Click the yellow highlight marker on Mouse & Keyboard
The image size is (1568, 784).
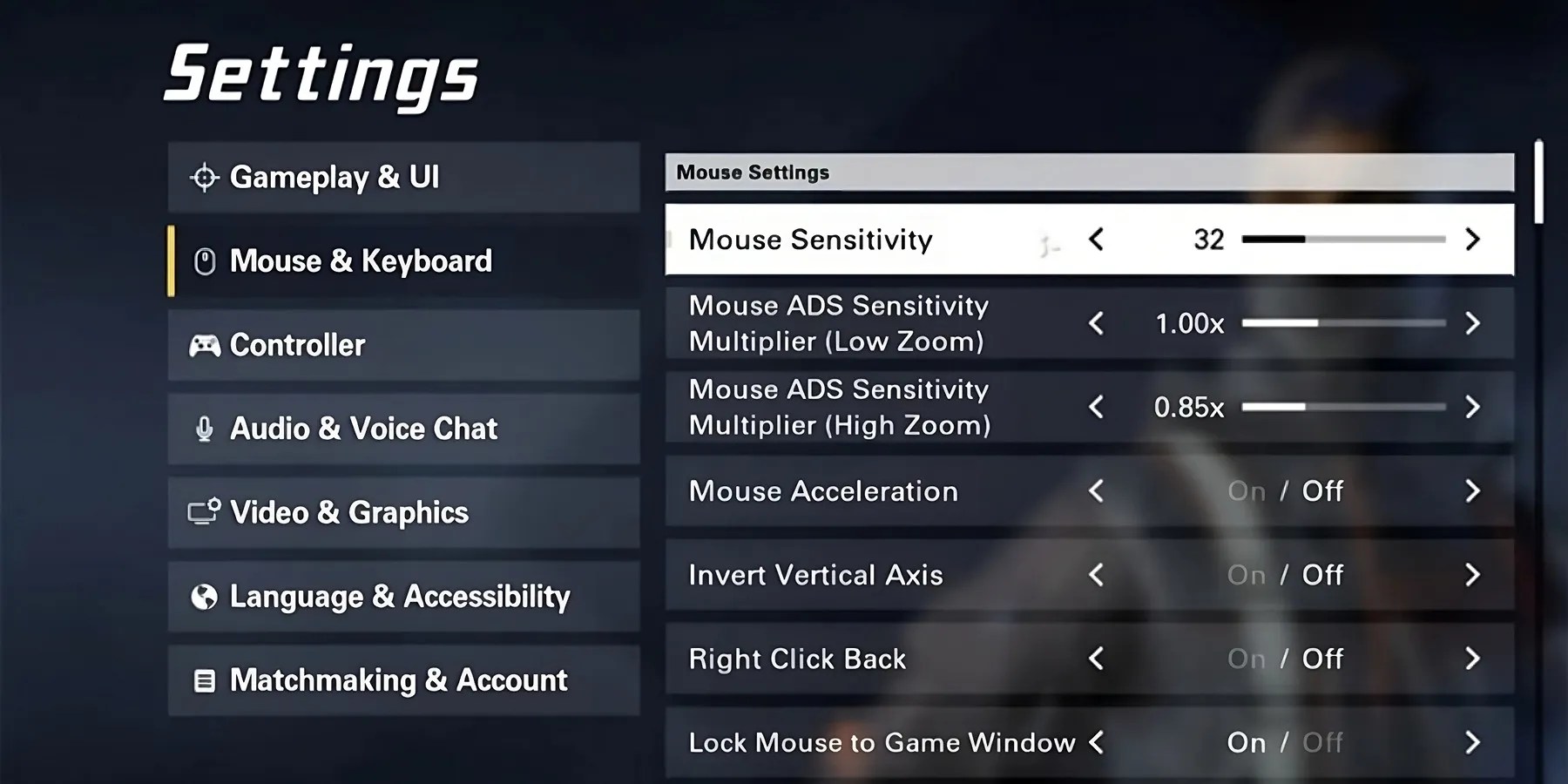click(172, 260)
